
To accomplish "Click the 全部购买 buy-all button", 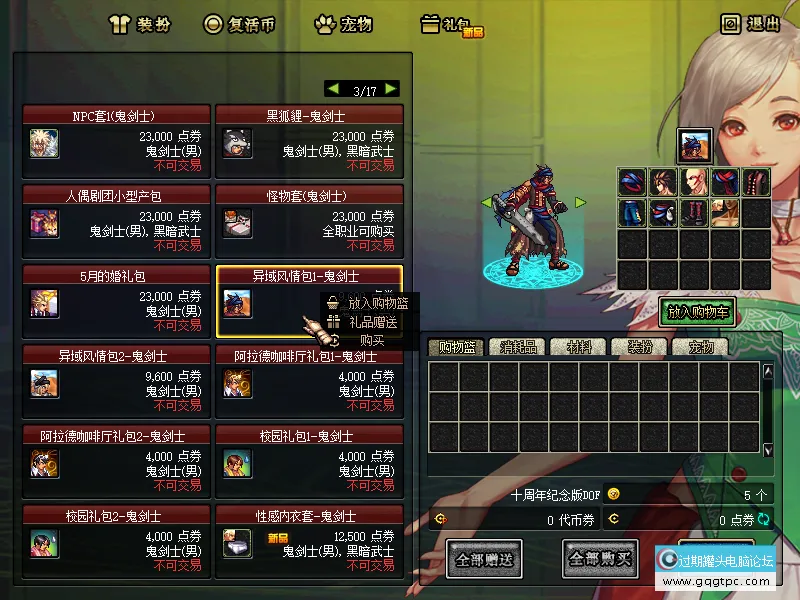I will pos(599,559).
